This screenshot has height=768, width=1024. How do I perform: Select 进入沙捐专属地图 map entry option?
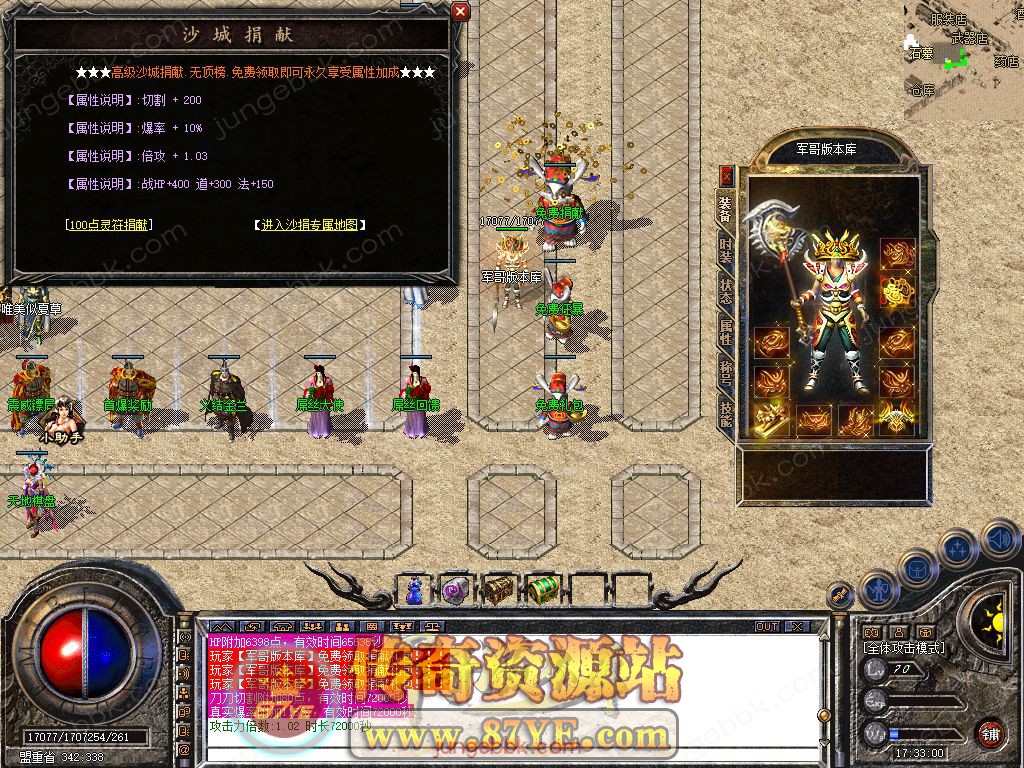click(x=309, y=225)
